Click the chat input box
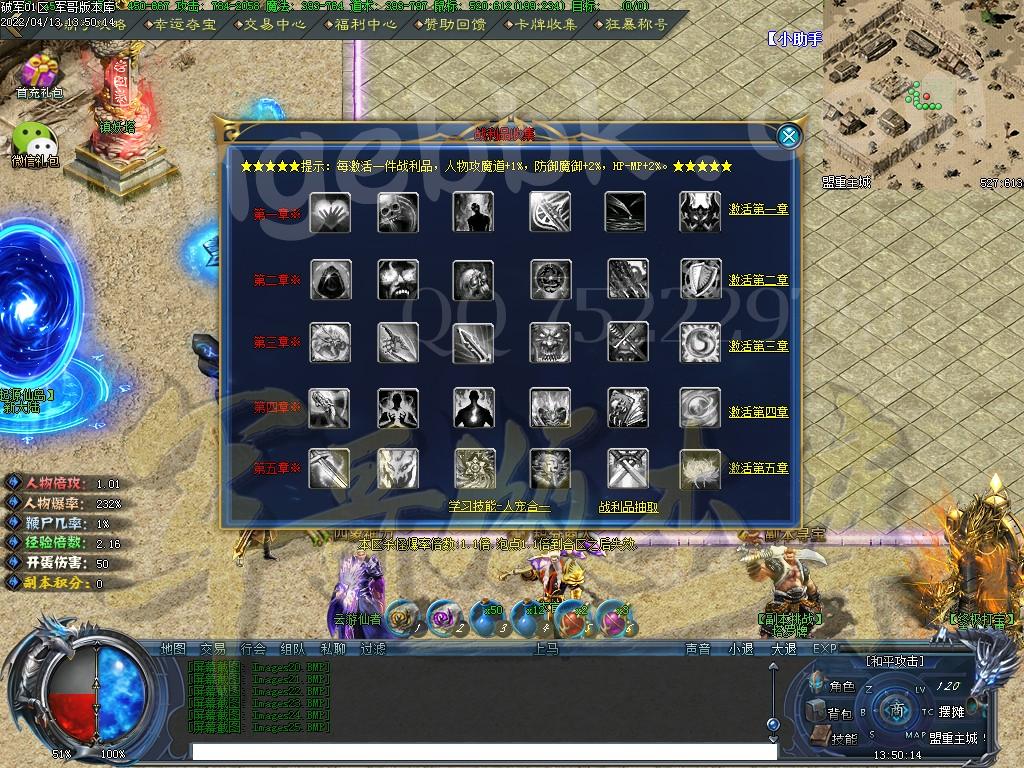Viewport: 1024px width, 768px height. click(480, 751)
